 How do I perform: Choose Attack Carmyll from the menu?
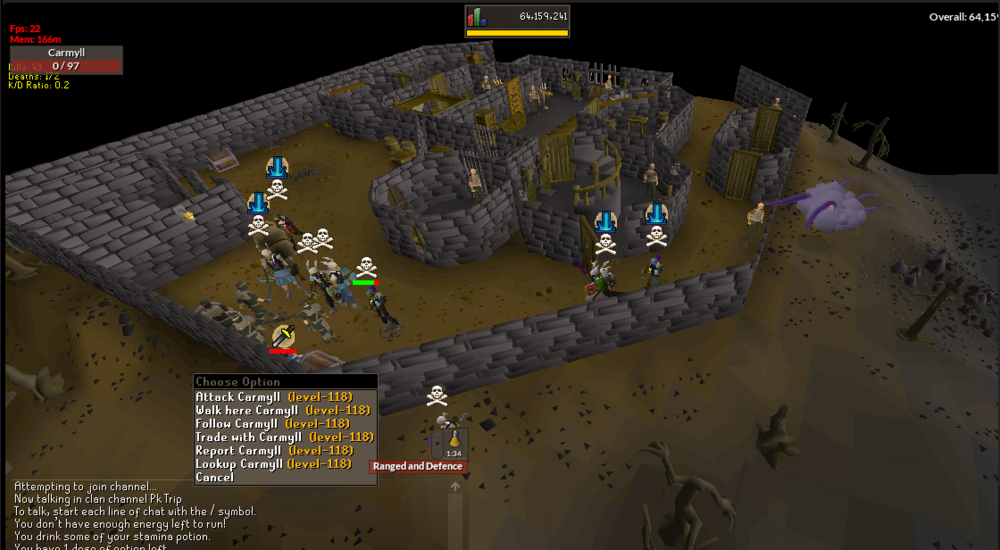click(x=273, y=397)
